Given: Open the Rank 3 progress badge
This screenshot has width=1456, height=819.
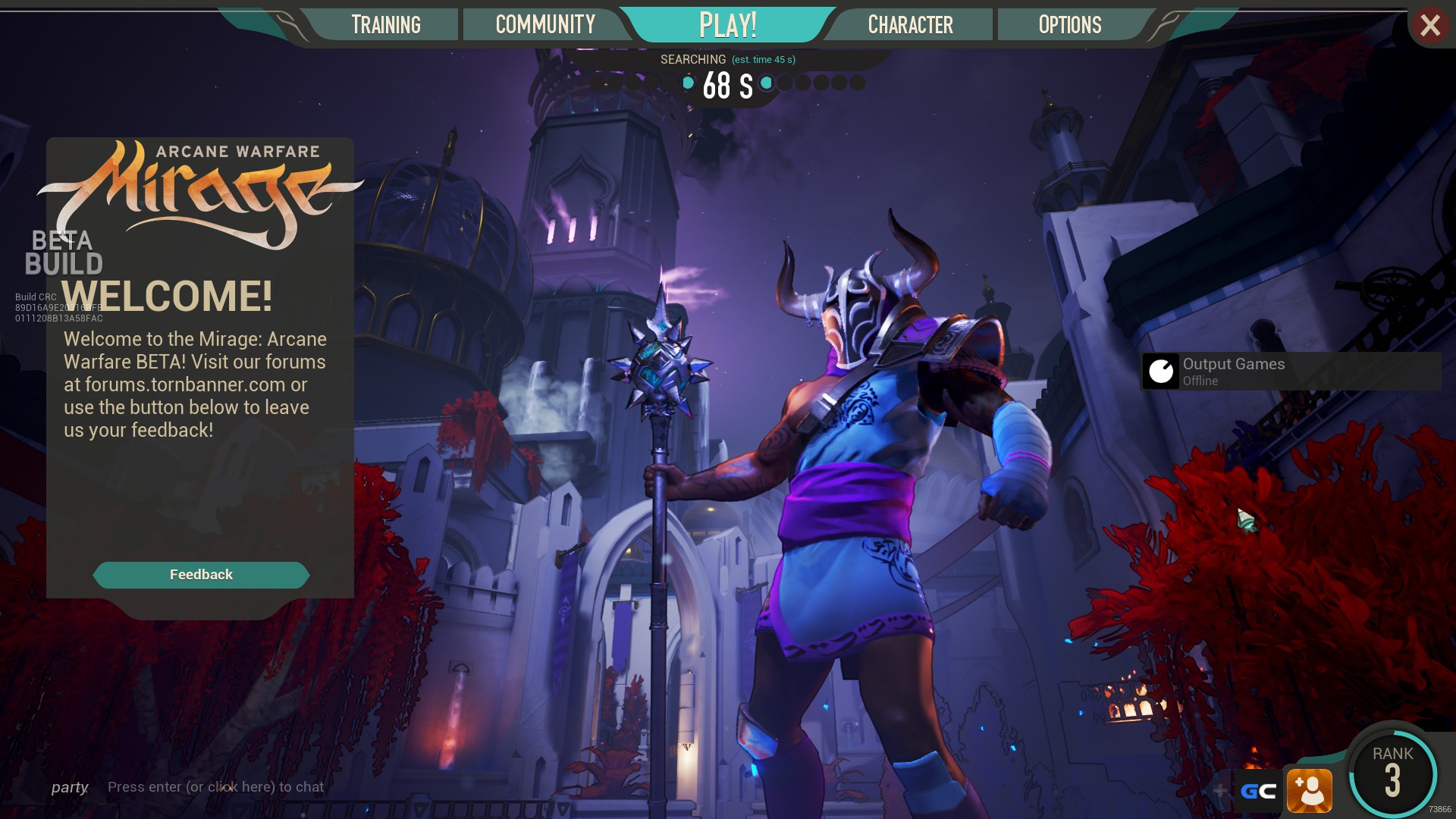Looking at the screenshot, I should point(1392,773).
